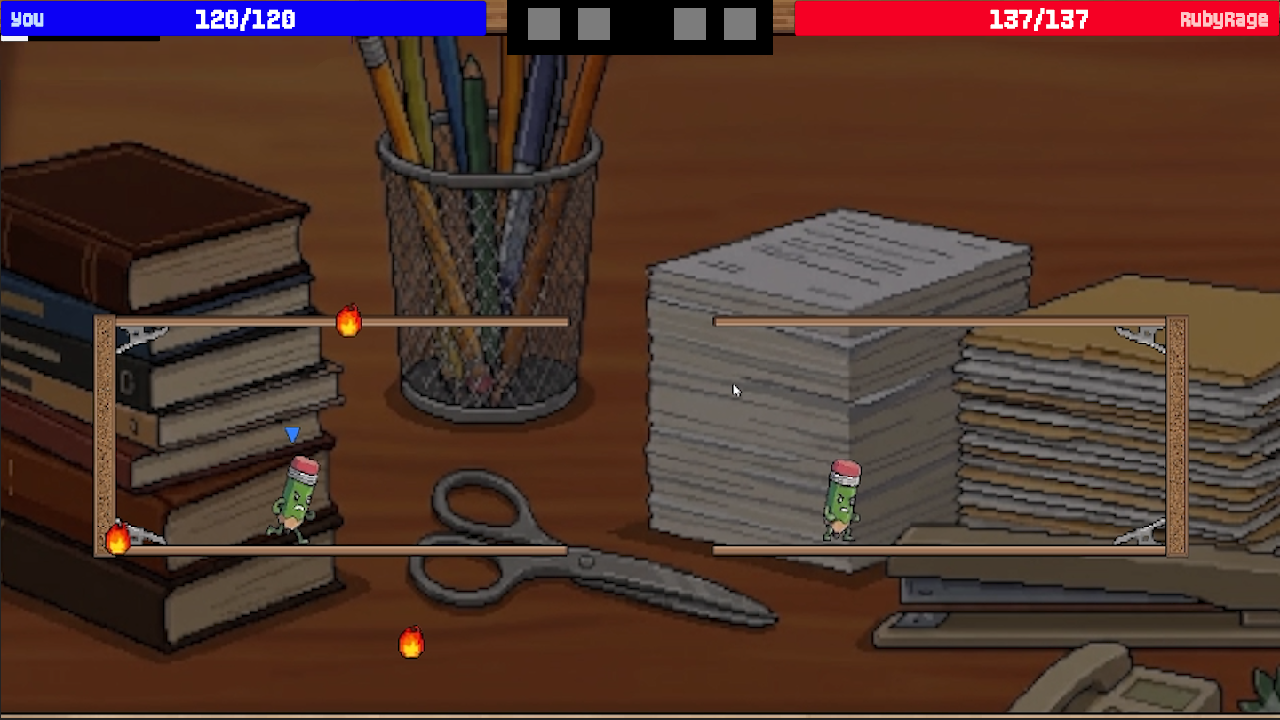Select the fourth gray ability slot

click(x=739, y=20)
